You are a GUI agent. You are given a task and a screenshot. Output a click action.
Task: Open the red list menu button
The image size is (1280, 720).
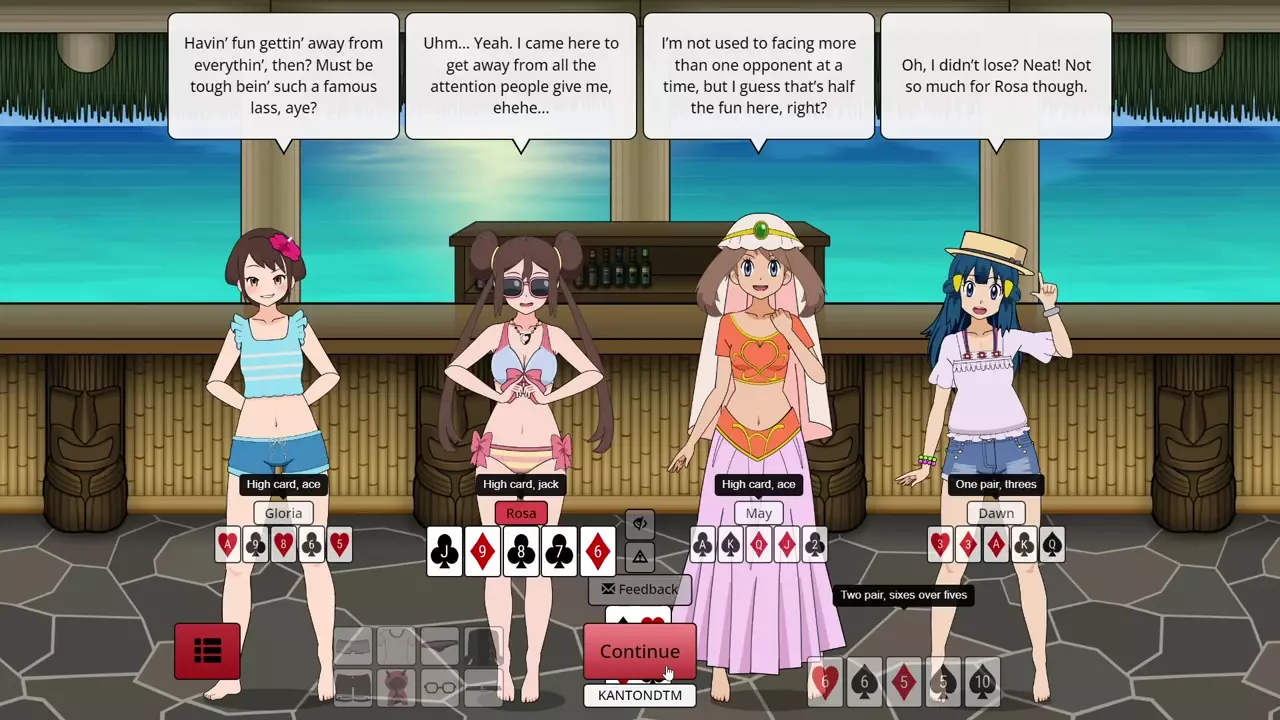pyautogui.click(x=207, y=652)
